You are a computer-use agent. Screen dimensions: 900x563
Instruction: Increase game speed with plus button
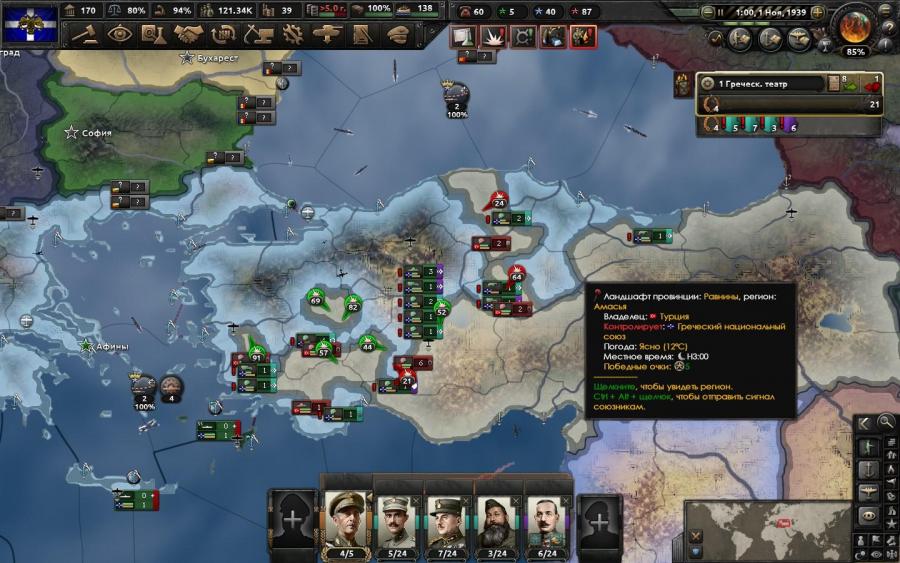[817, 12]
